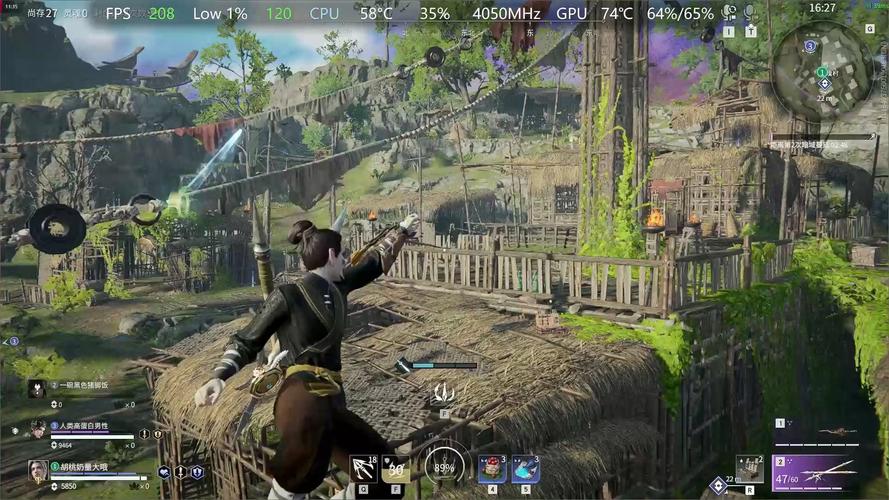Use the red mushroom consumable slot

493,468
